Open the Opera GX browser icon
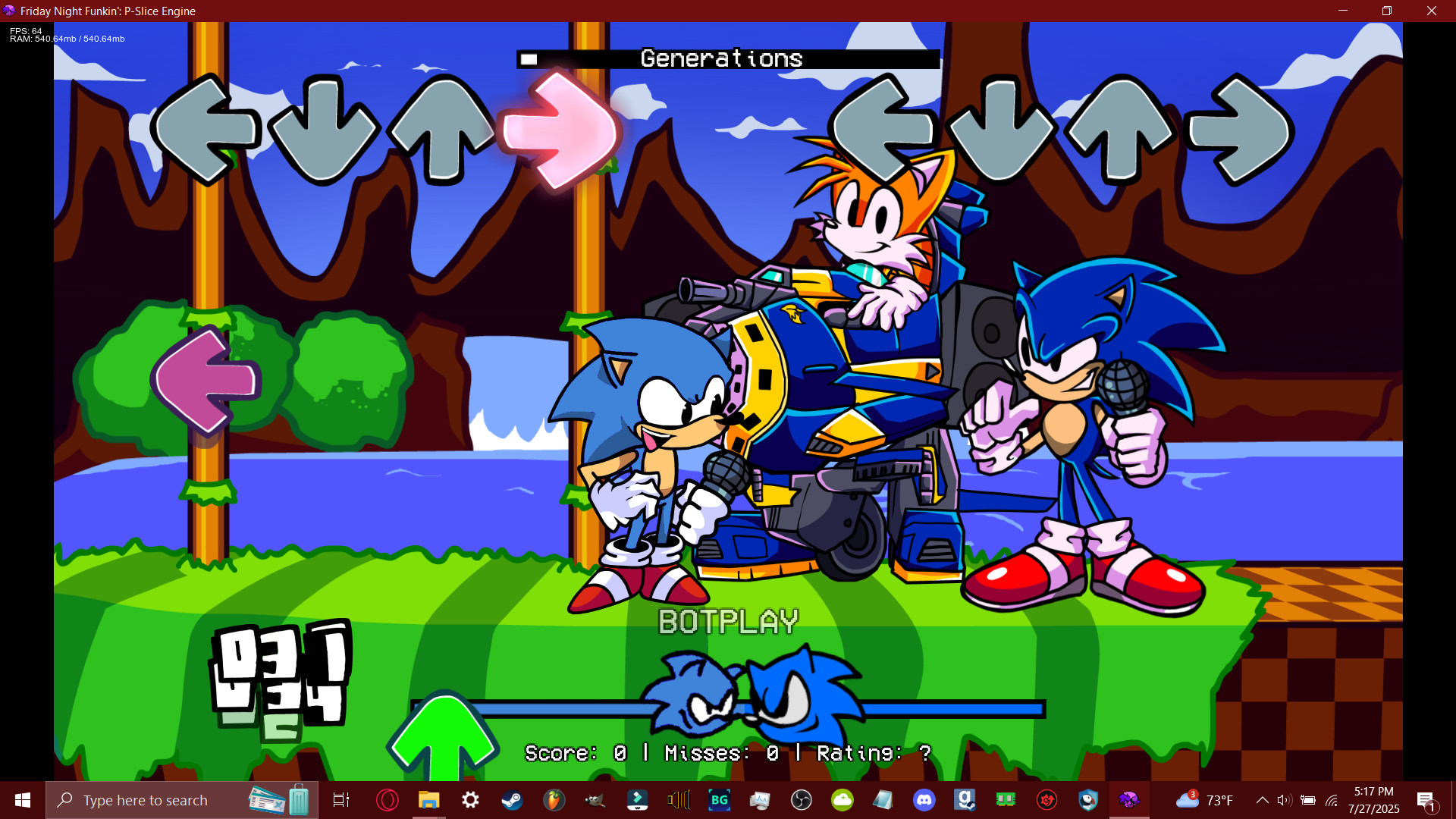 coord(388,799)
